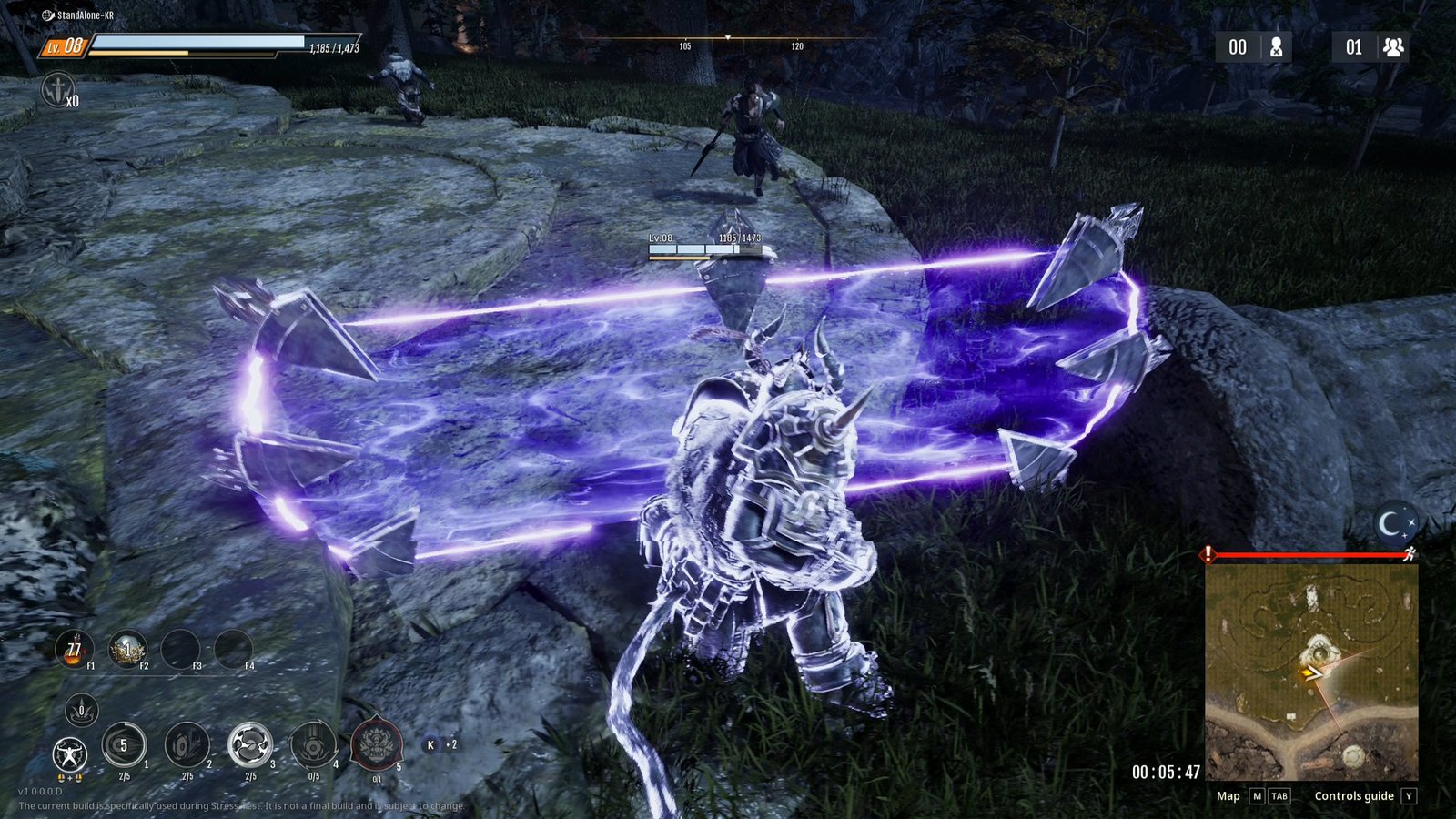Click the StandAlone-KR server globe icon
Screen dimensions: 1456x819
pos(47,15)
